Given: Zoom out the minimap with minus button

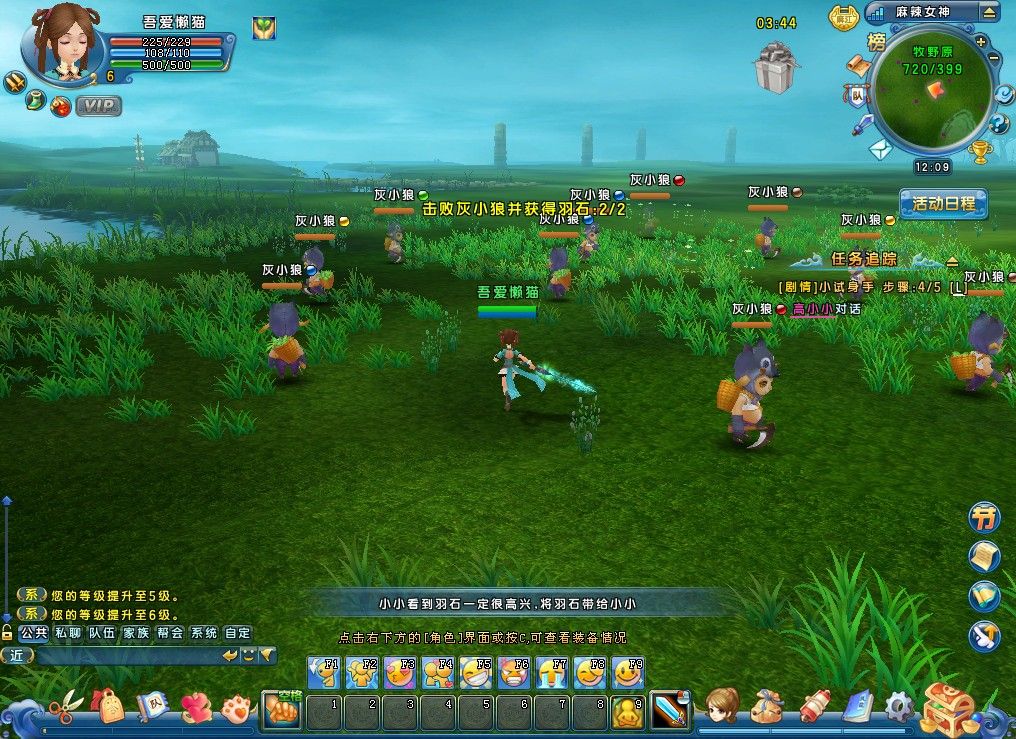Looking at the screenshot, I should (x=993, y=58).
